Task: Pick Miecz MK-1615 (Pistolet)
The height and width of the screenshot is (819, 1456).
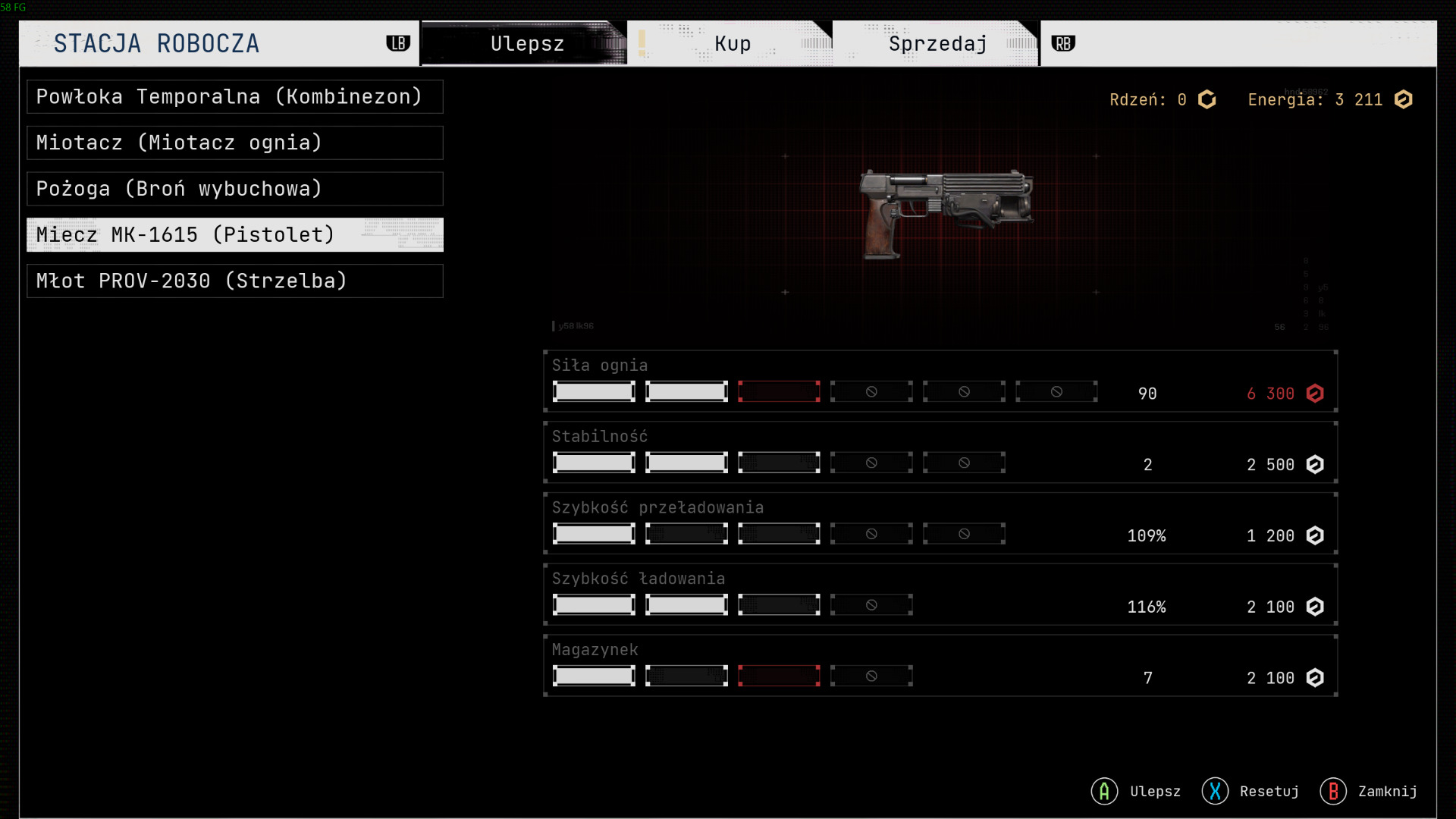Action: click(234, 235)
